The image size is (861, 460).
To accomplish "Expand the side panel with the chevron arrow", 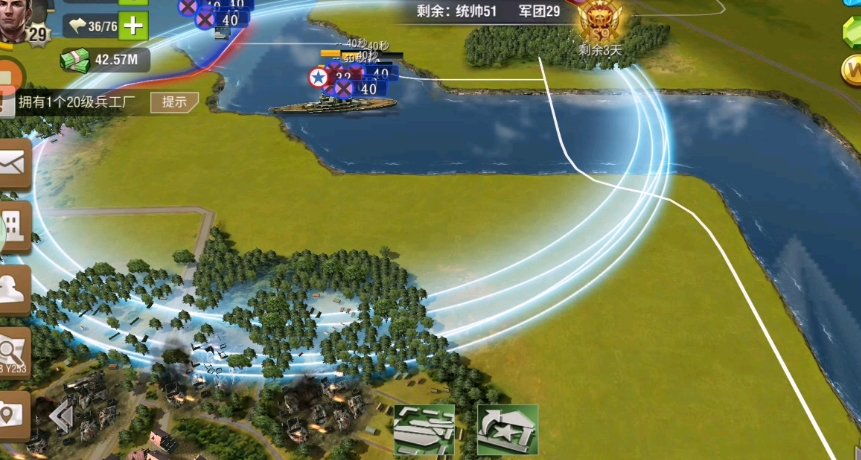I will (62, 416).
